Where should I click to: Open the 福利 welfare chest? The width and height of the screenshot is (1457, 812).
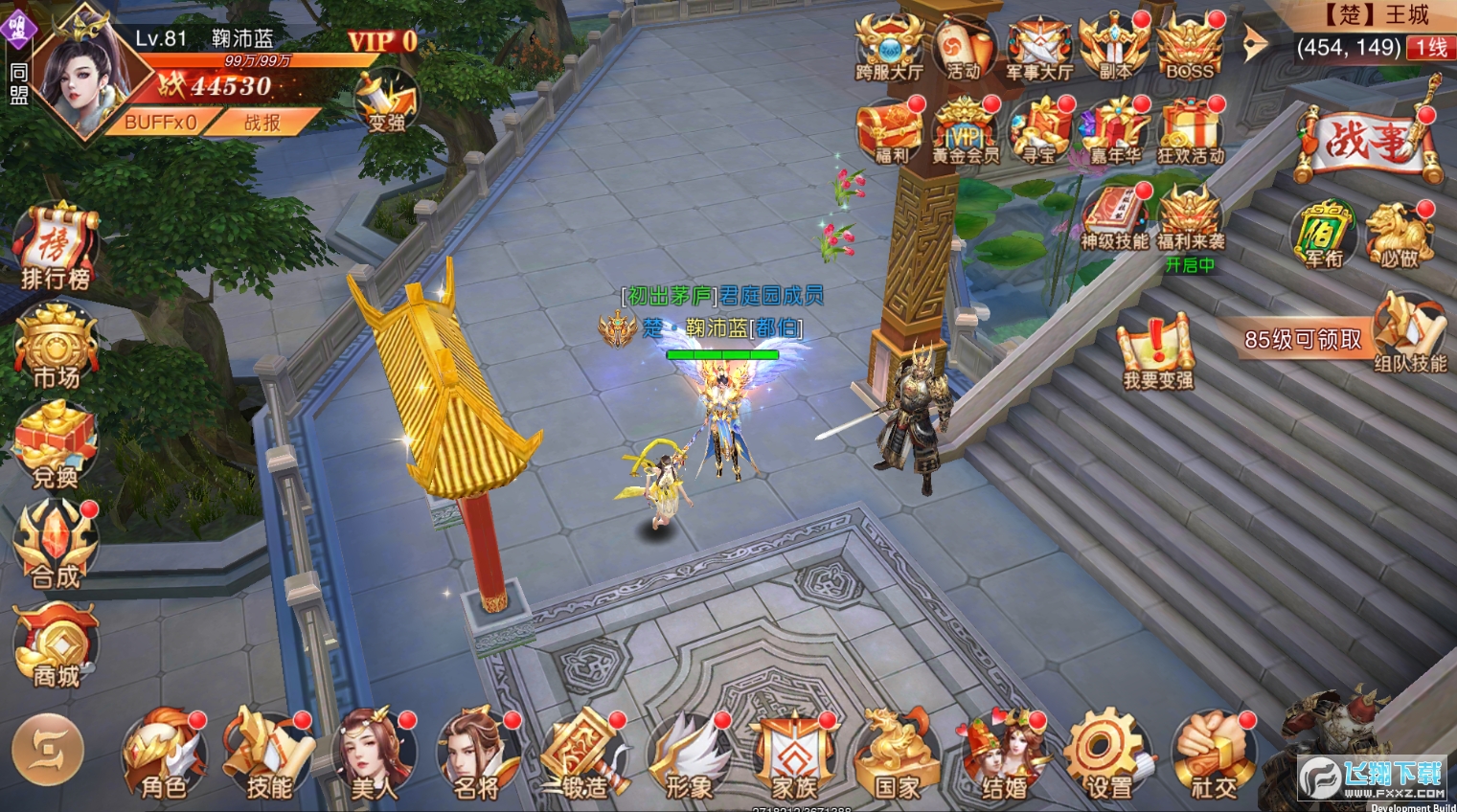pyautogui.click(x=890, y=131)
